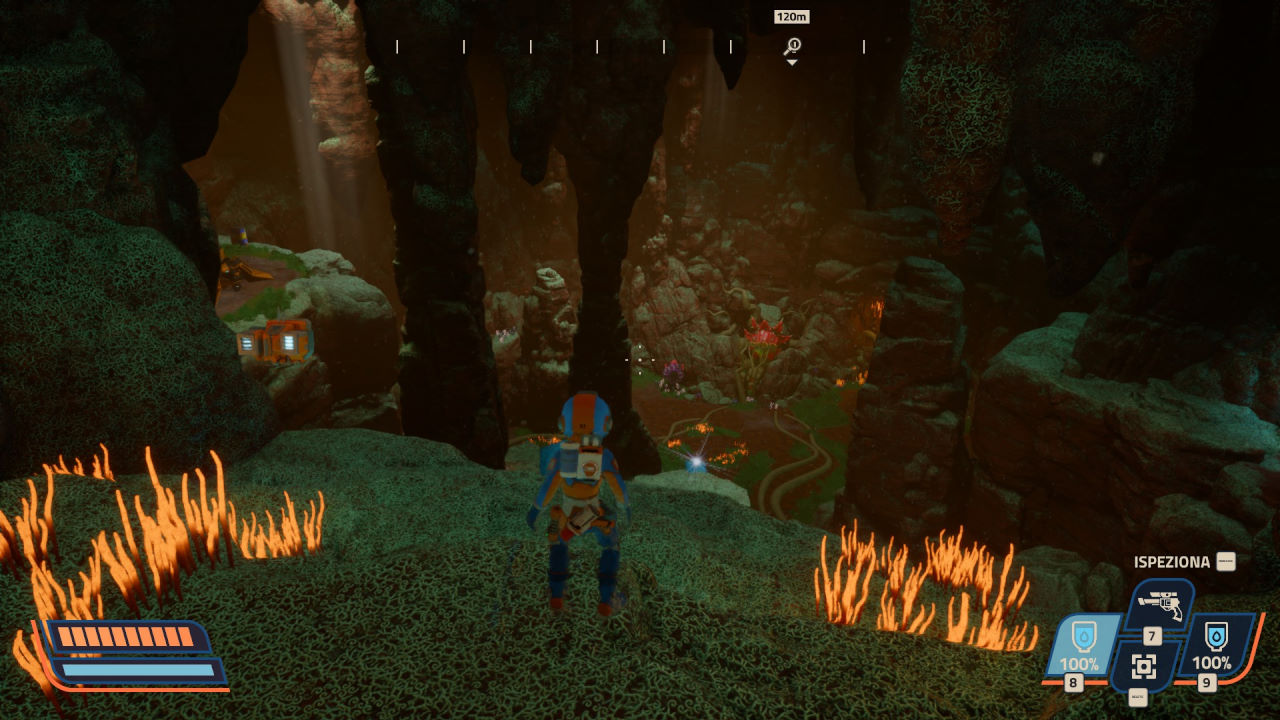The width and height of the screenshot is (1280, 720).
Task: Activate the scanner reticle slot
Action: click(x=1144, y=667)
